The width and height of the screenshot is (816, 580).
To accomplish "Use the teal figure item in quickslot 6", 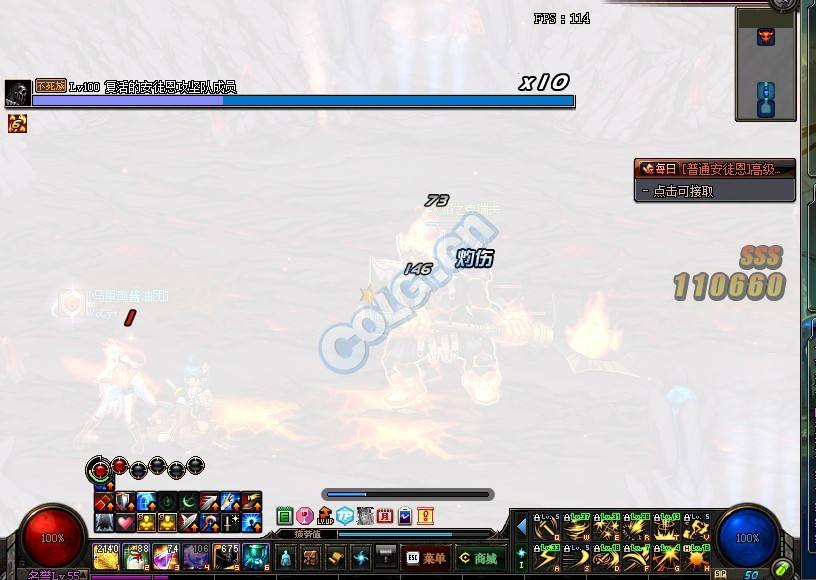I will pos(256,557).
